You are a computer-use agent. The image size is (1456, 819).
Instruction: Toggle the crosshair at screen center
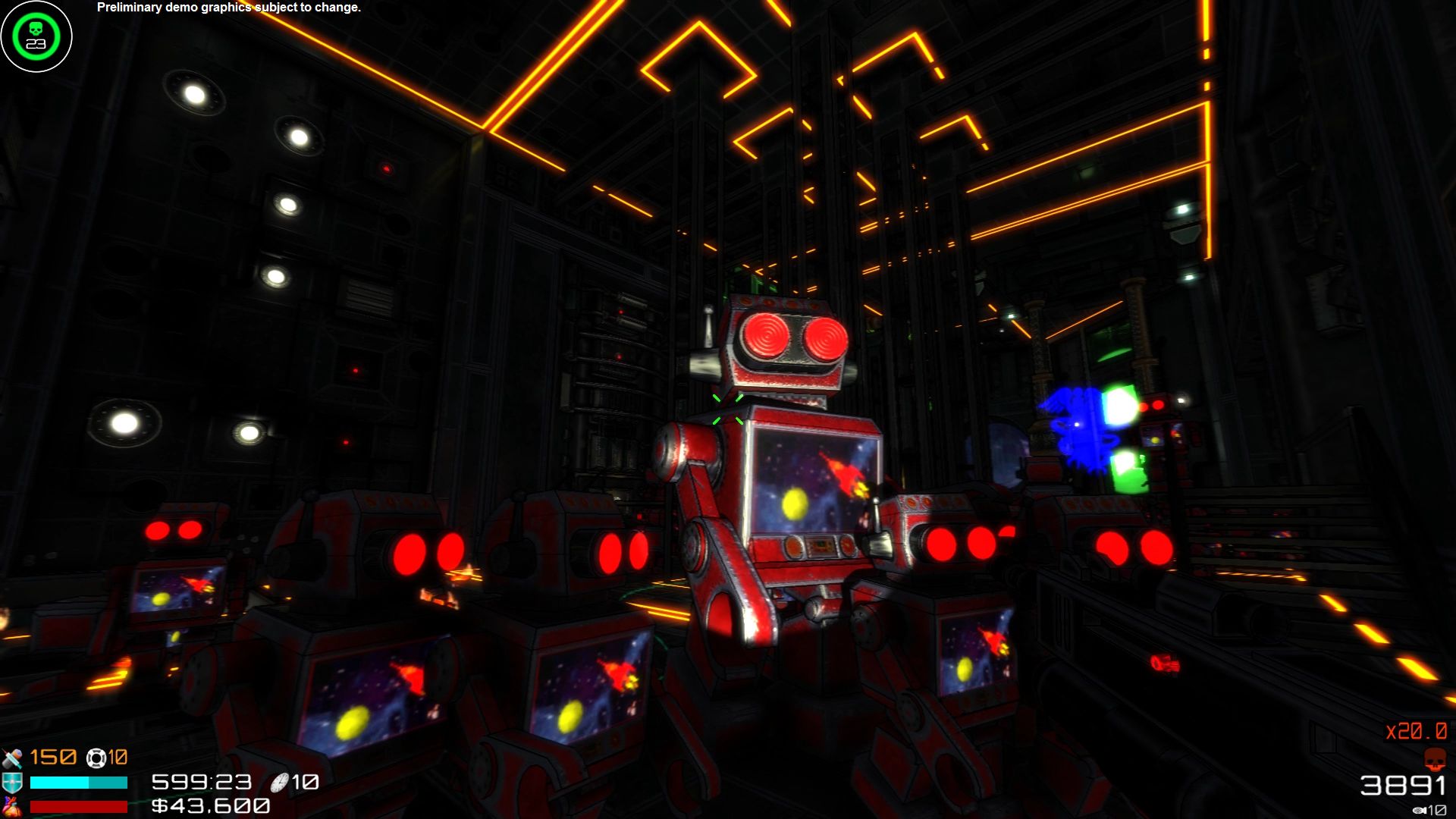tap(728, 409)
